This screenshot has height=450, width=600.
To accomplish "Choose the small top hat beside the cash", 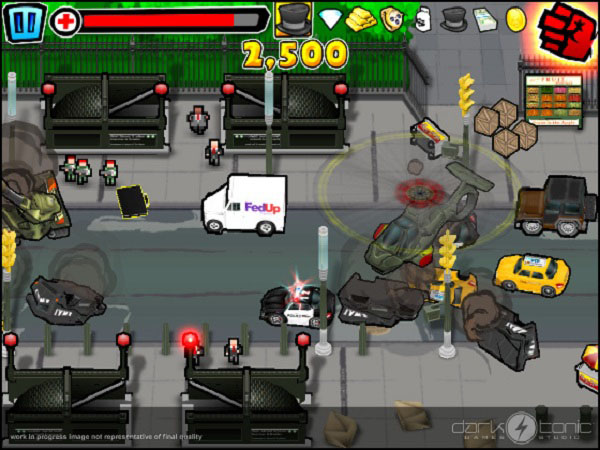I will pyautogui.click(x=454, y=18).
